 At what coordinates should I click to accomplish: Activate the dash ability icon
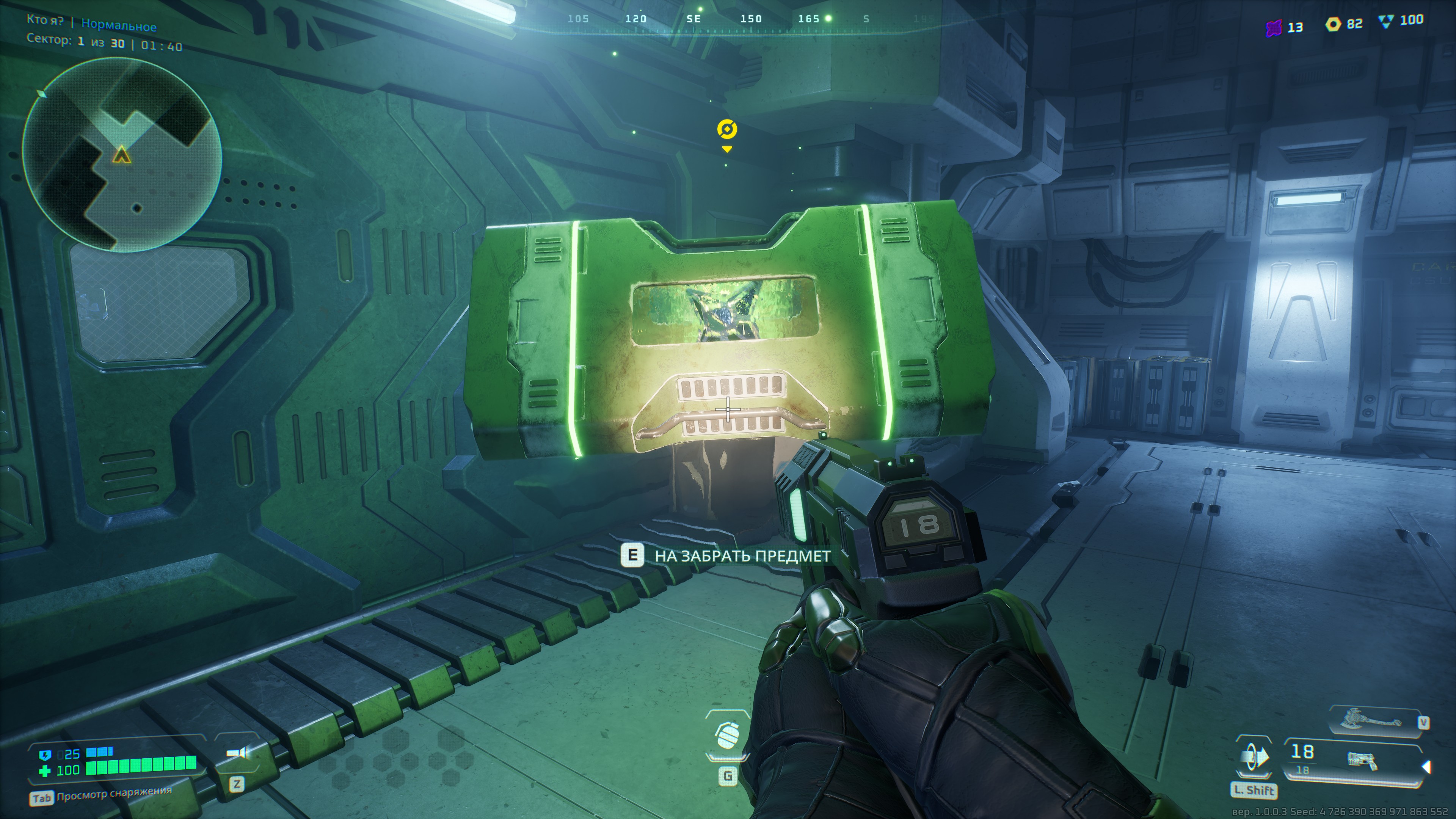1254,756
